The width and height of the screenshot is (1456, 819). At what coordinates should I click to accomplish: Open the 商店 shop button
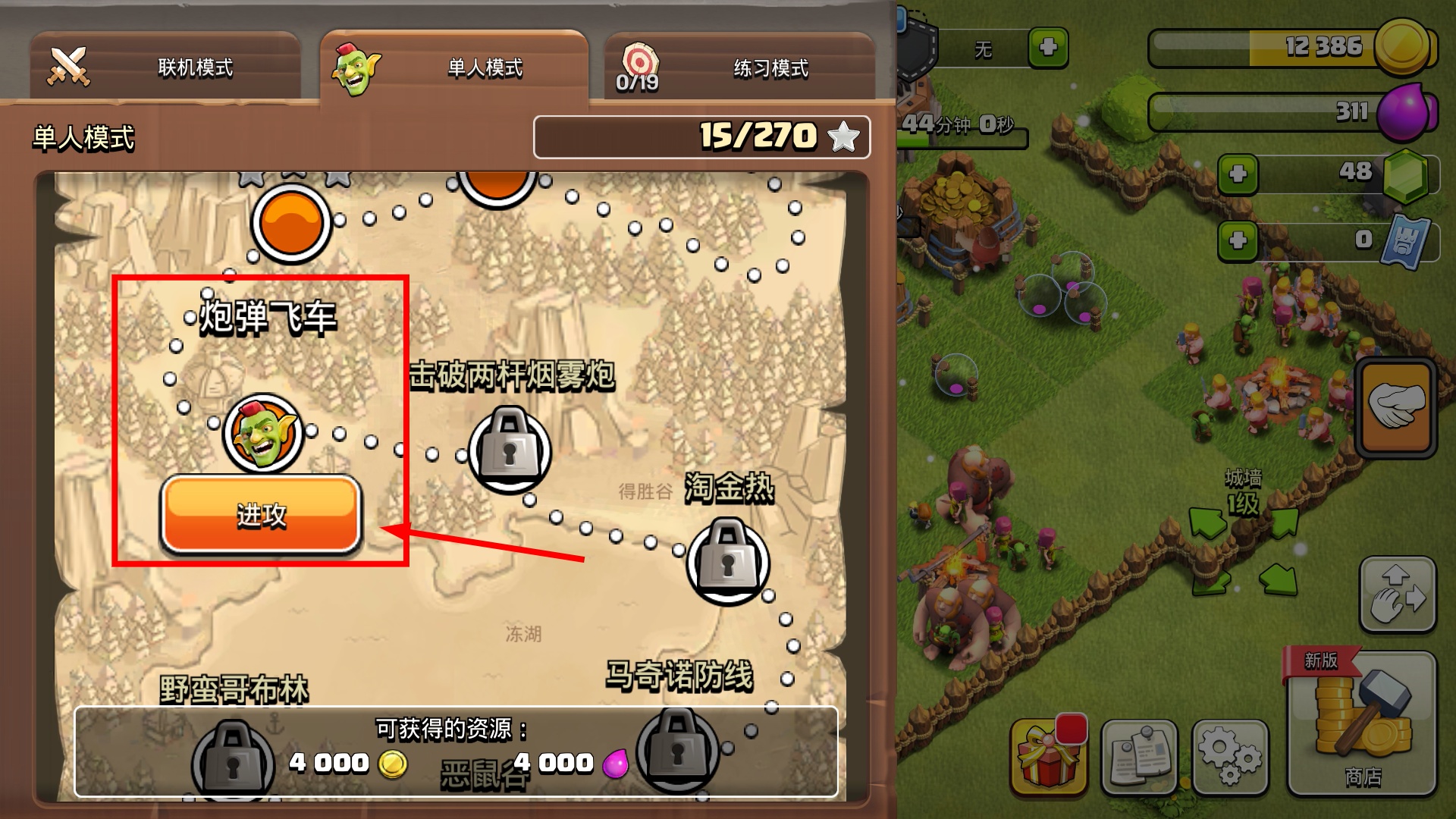[x=1362, y=724]
